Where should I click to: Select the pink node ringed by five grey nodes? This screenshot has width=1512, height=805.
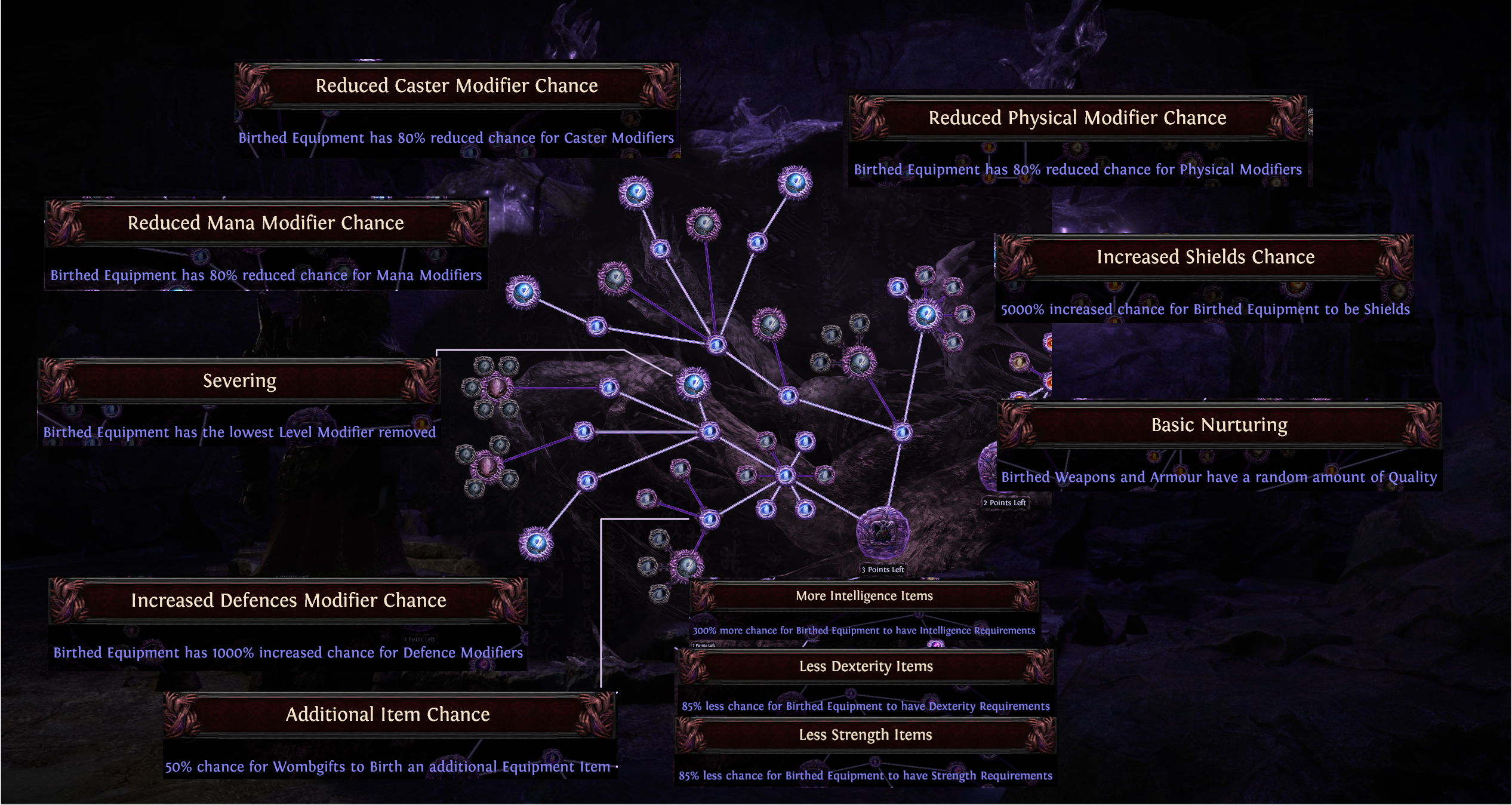point(495,388)
